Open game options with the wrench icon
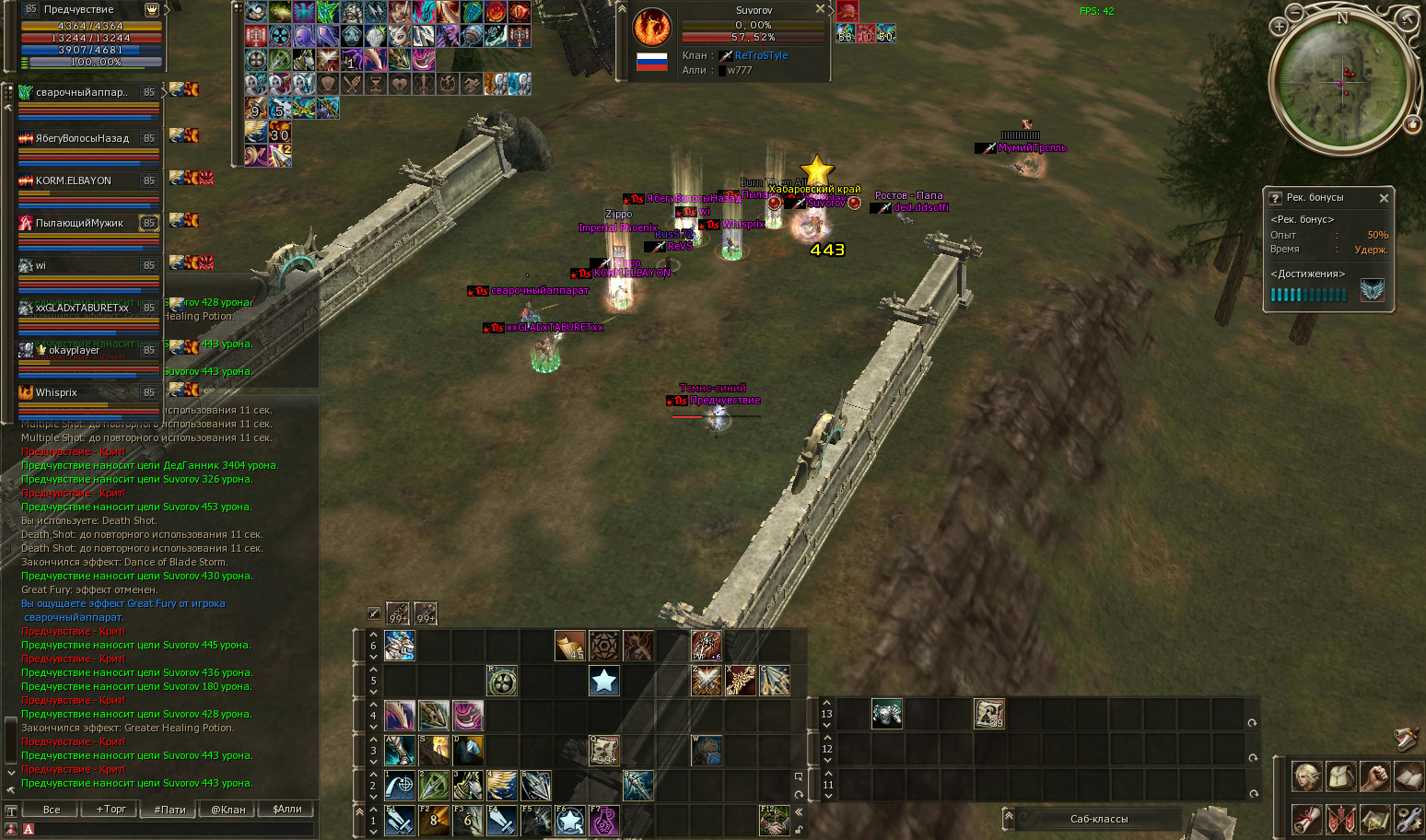Image resolution: width=1426 pixels, height=840 pixels. pyautogui.click(x=1409, y=820)
